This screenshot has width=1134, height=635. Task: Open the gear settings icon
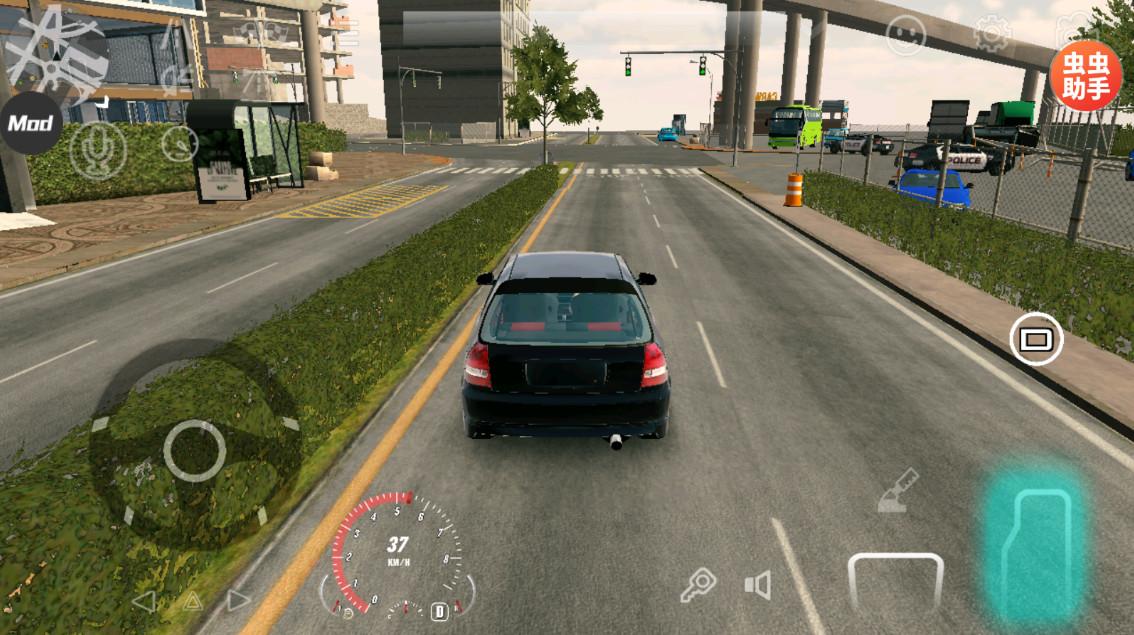click(992, 35)
